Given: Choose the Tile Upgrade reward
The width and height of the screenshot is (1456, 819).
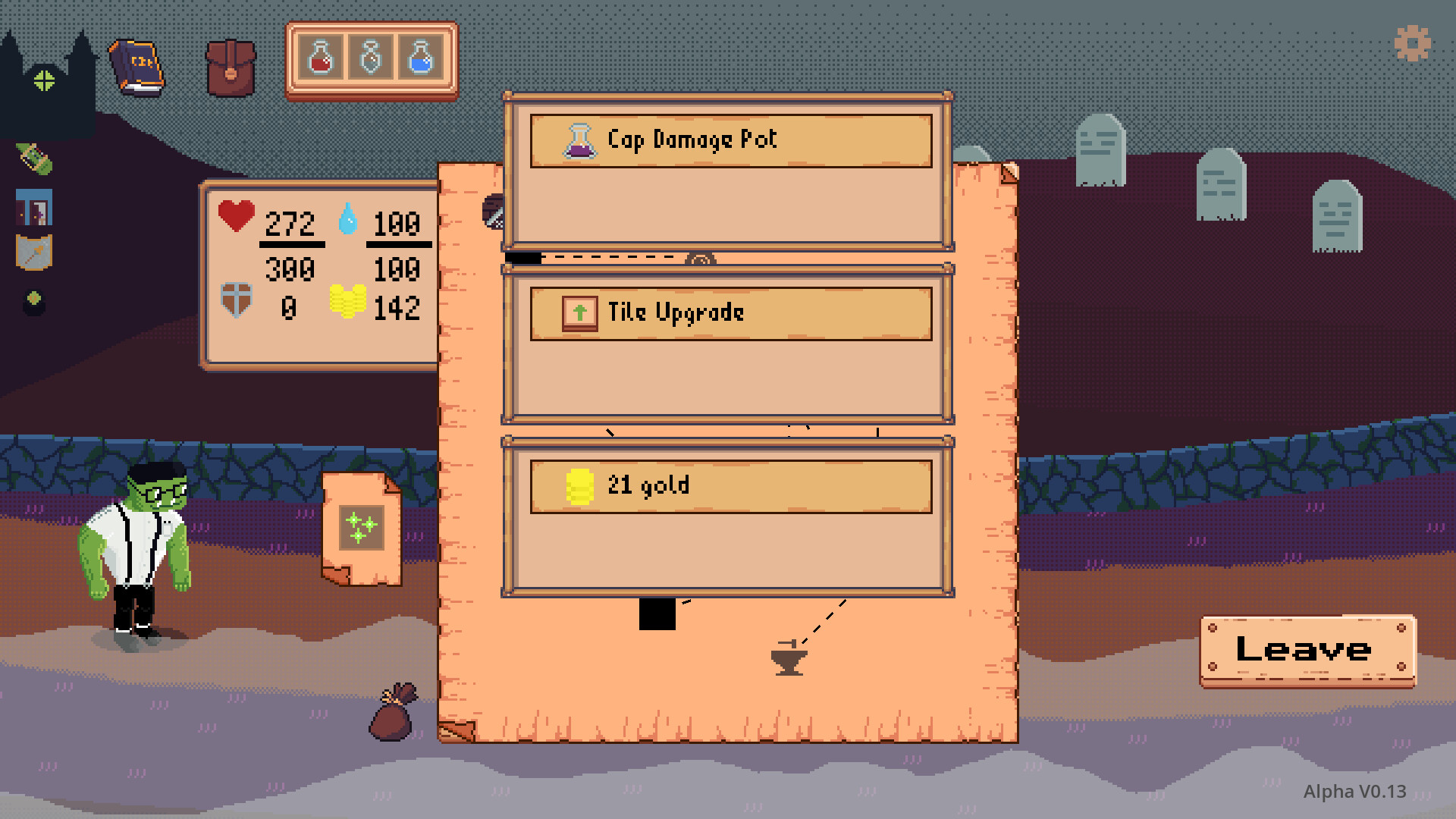Looking at the screenshot, I should 730,312.
